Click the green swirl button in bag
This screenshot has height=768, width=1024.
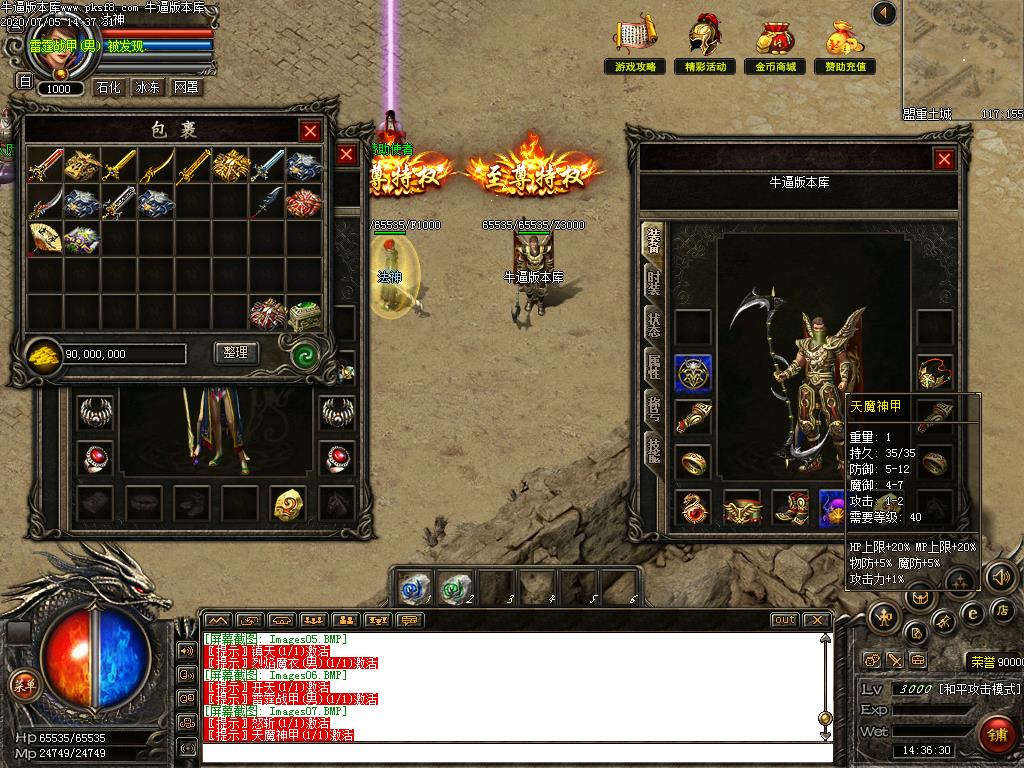point(304,354)
